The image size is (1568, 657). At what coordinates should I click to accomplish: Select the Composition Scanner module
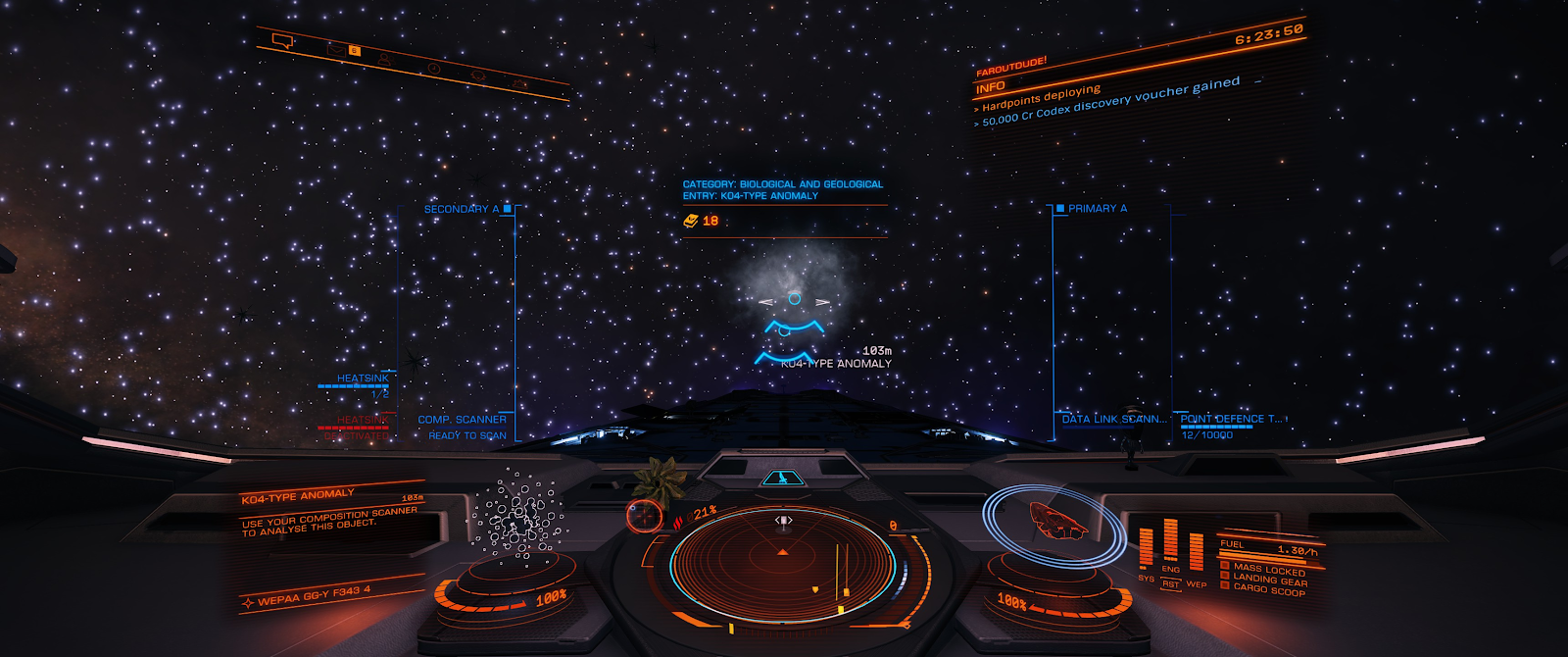[x=463, y=420]
